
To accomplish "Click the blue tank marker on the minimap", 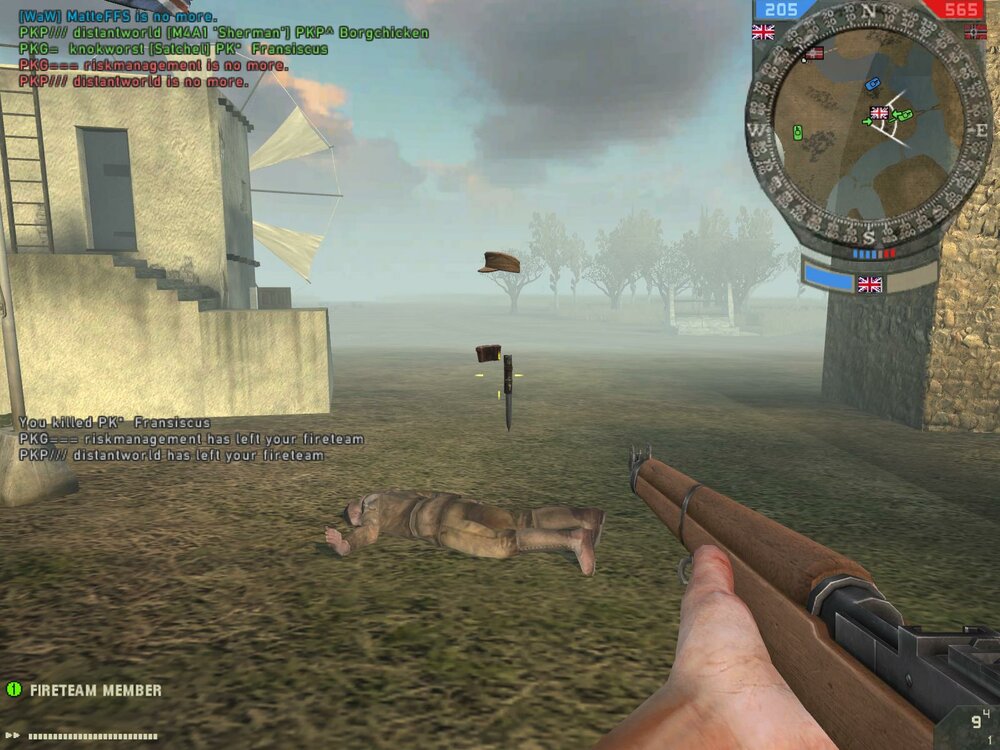I will pos(872,84).
